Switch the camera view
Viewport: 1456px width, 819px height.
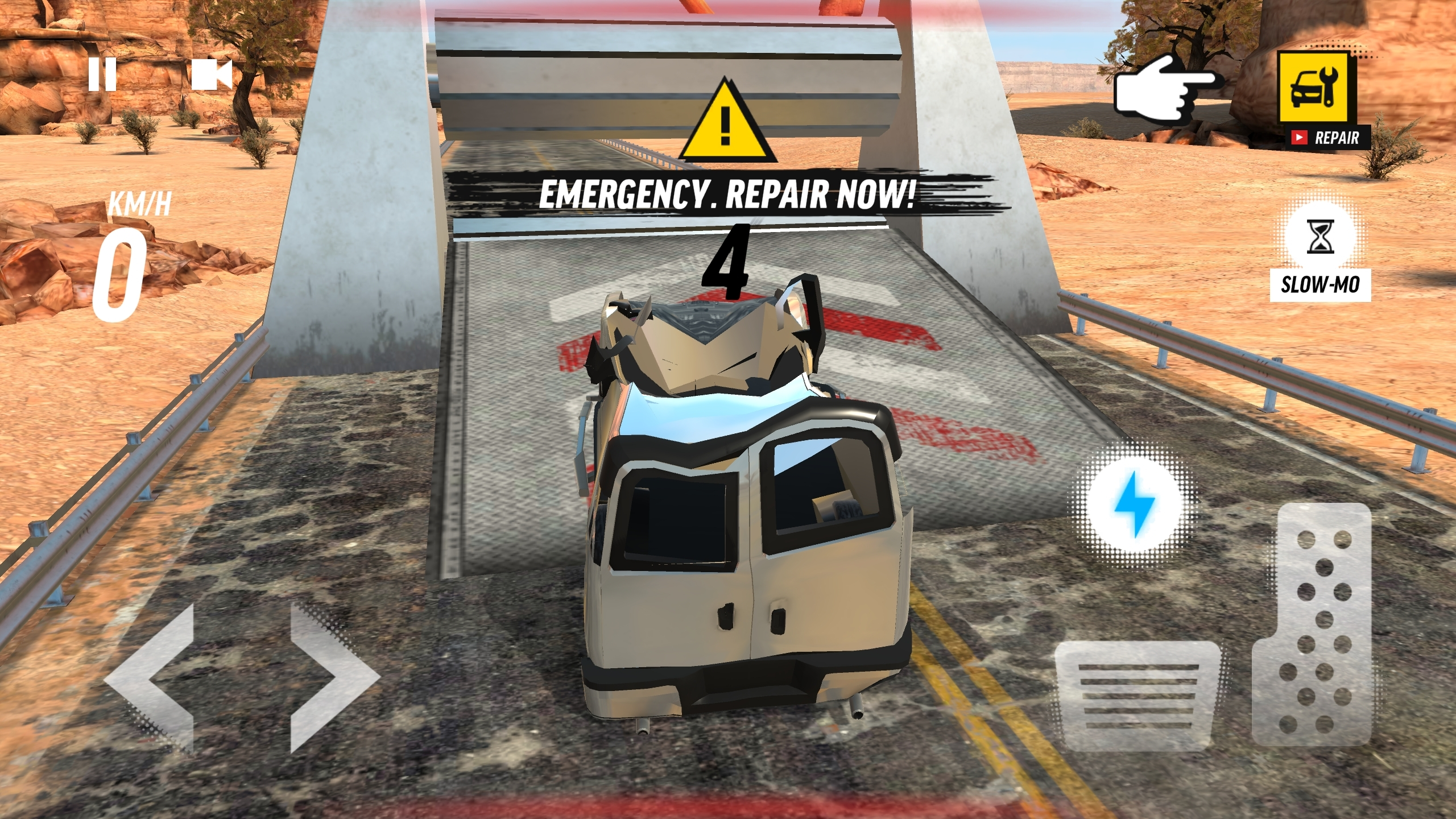coord(210,74)
